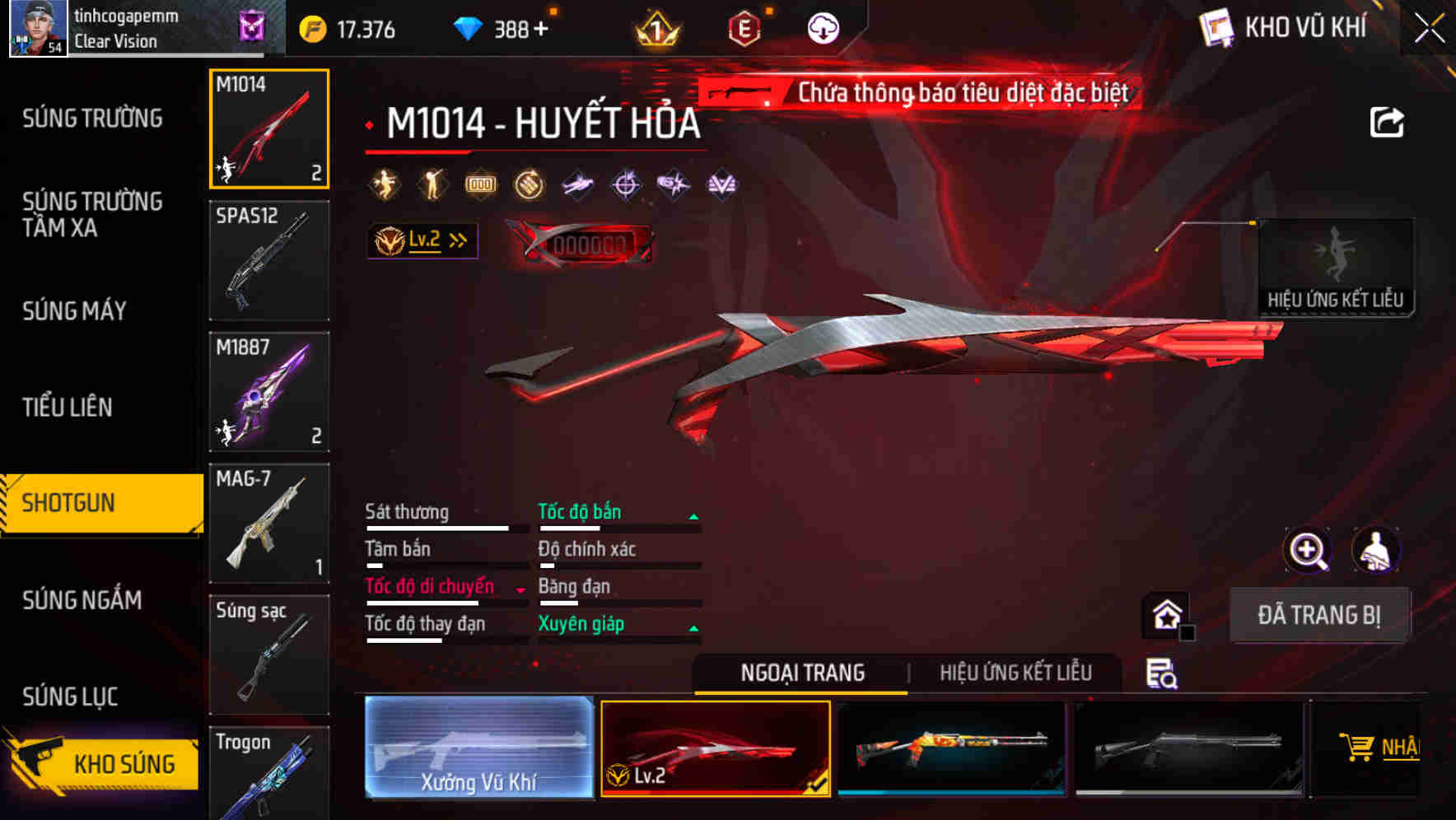Expand the Lv.2 weapon level details

(422, 240)
